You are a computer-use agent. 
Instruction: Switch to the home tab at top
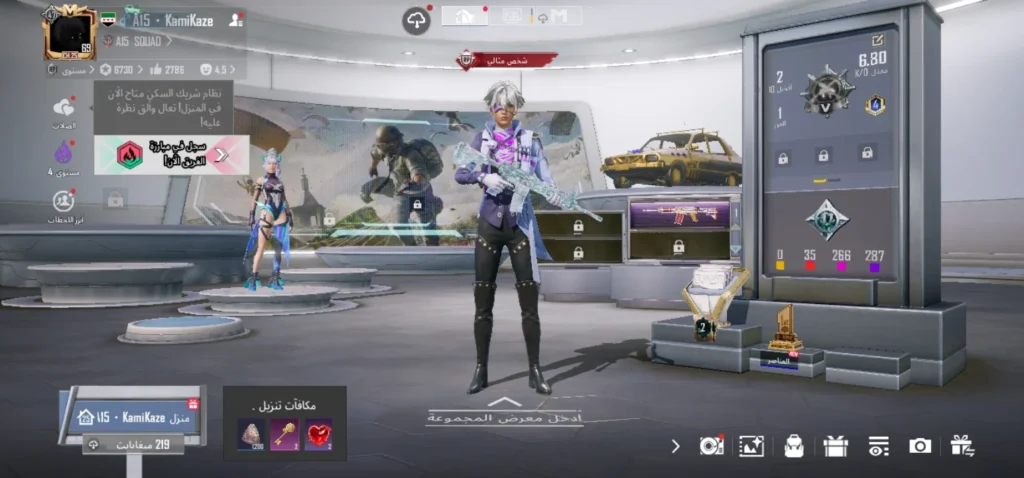464,16
